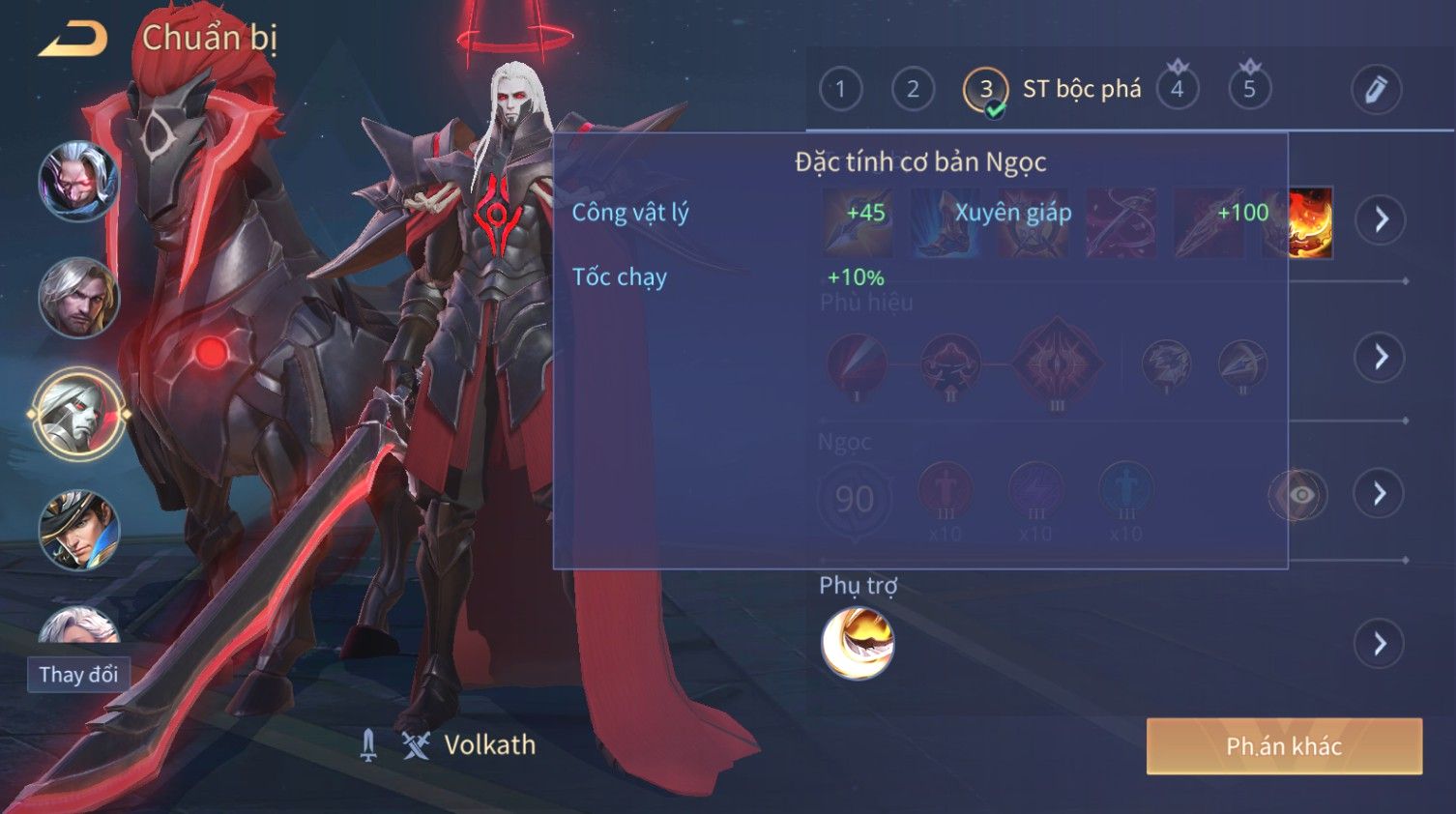
Task: Click the Ph.án khác button
Action: pos(1284,746)
